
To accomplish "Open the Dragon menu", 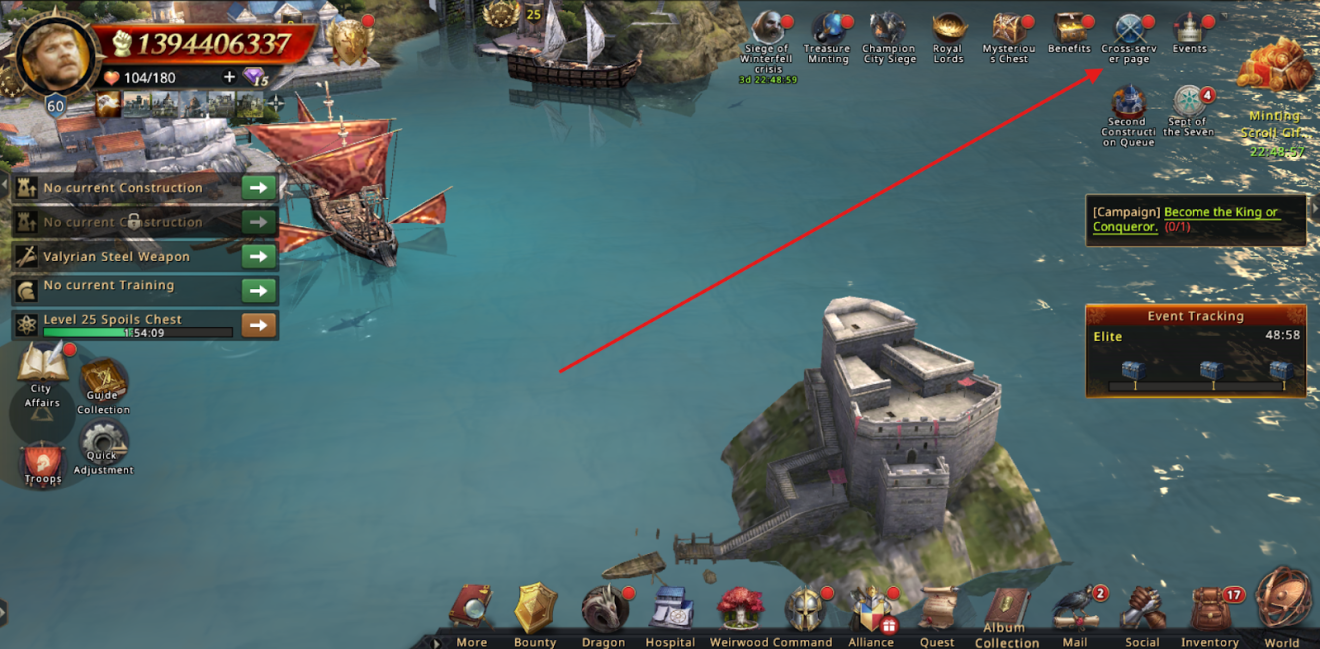I will click(604, 608).
